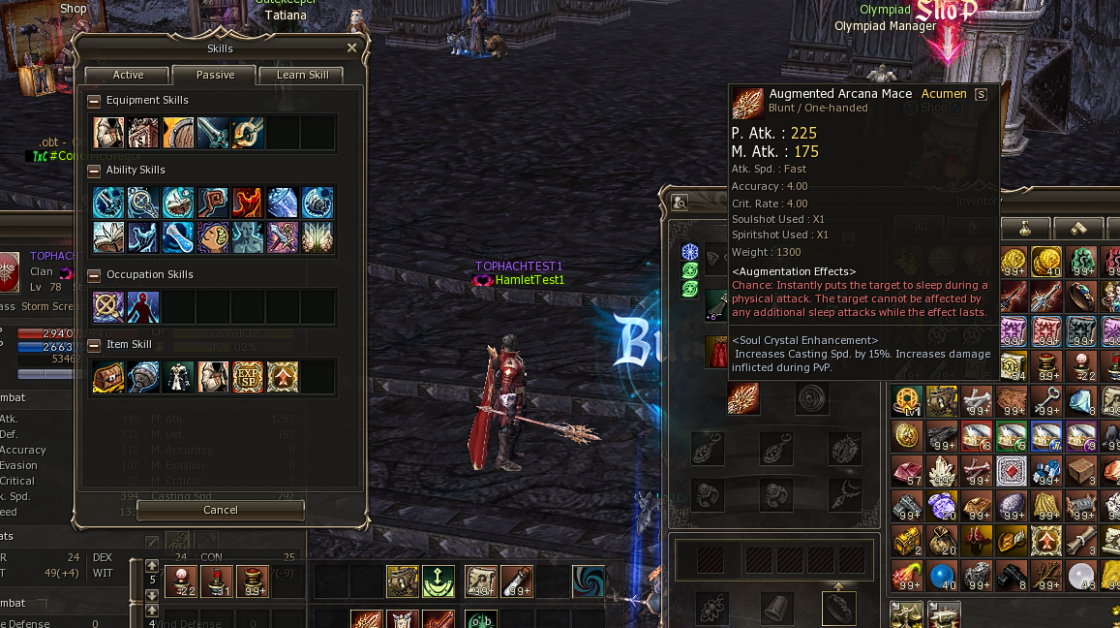This screenshot has height=628, width=1120.
Task: Close the Skills window
Action: click(x=352, y=48)
